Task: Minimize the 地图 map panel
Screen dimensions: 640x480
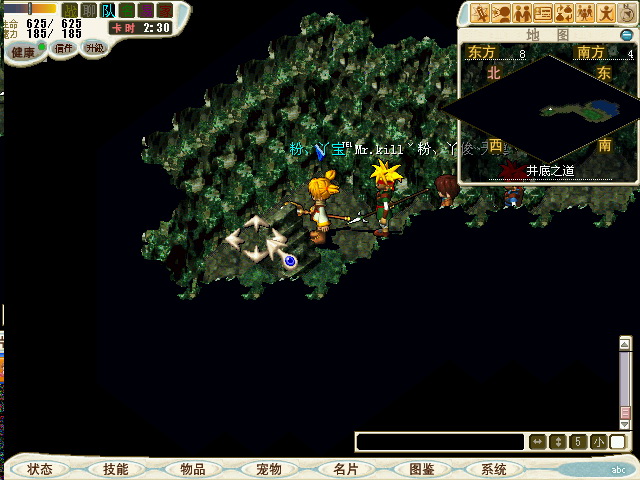Action: pos(626,35)
